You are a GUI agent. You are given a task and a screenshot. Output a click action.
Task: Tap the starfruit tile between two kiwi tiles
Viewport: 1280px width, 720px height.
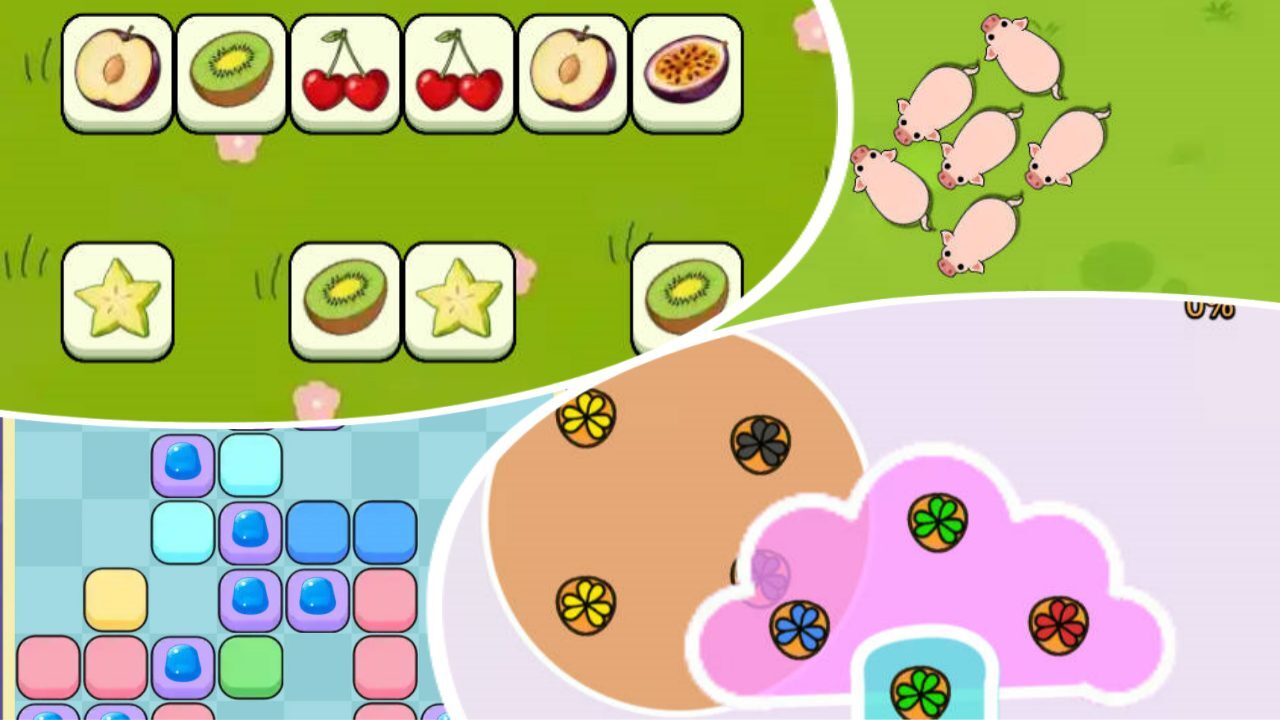(x=459, y=300)
